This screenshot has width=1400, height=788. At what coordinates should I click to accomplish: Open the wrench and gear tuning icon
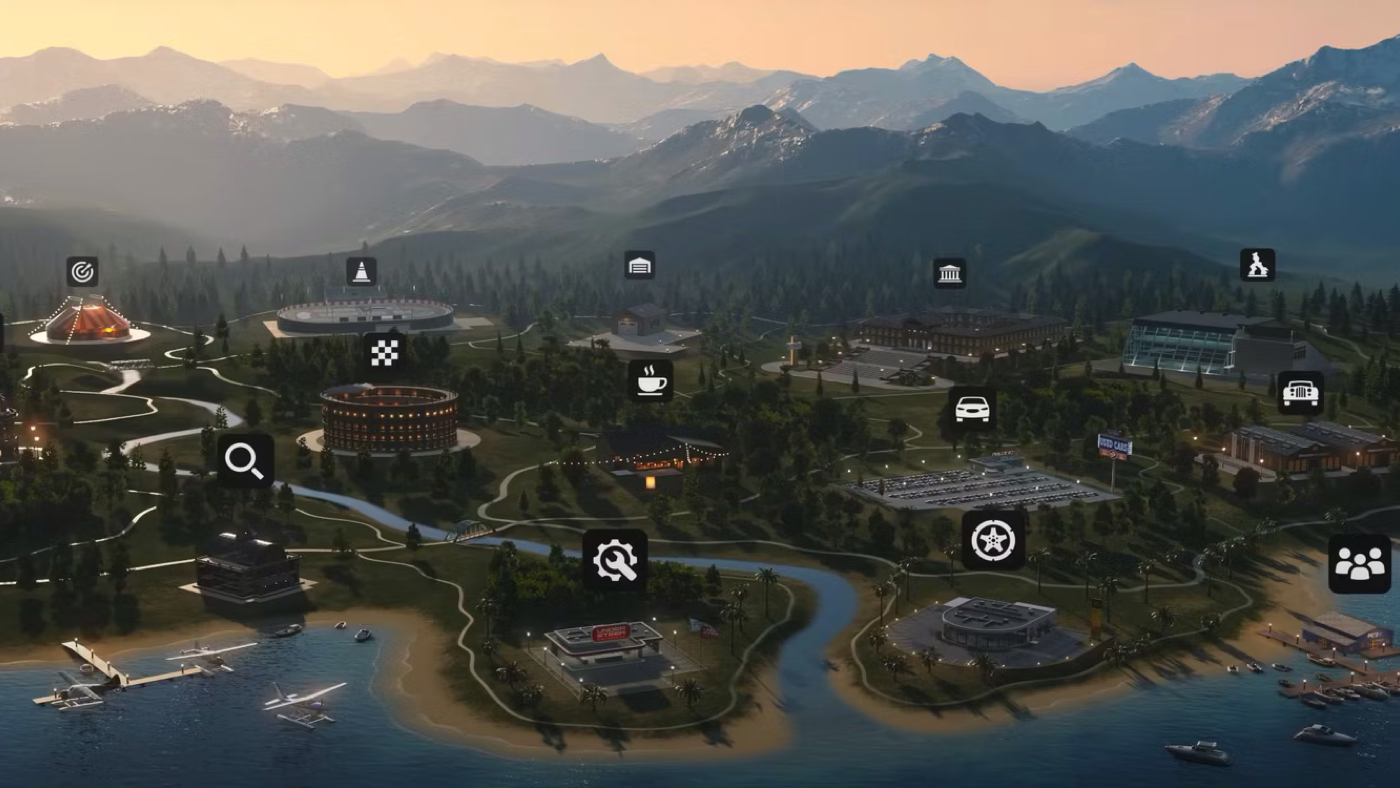[615, 560]
